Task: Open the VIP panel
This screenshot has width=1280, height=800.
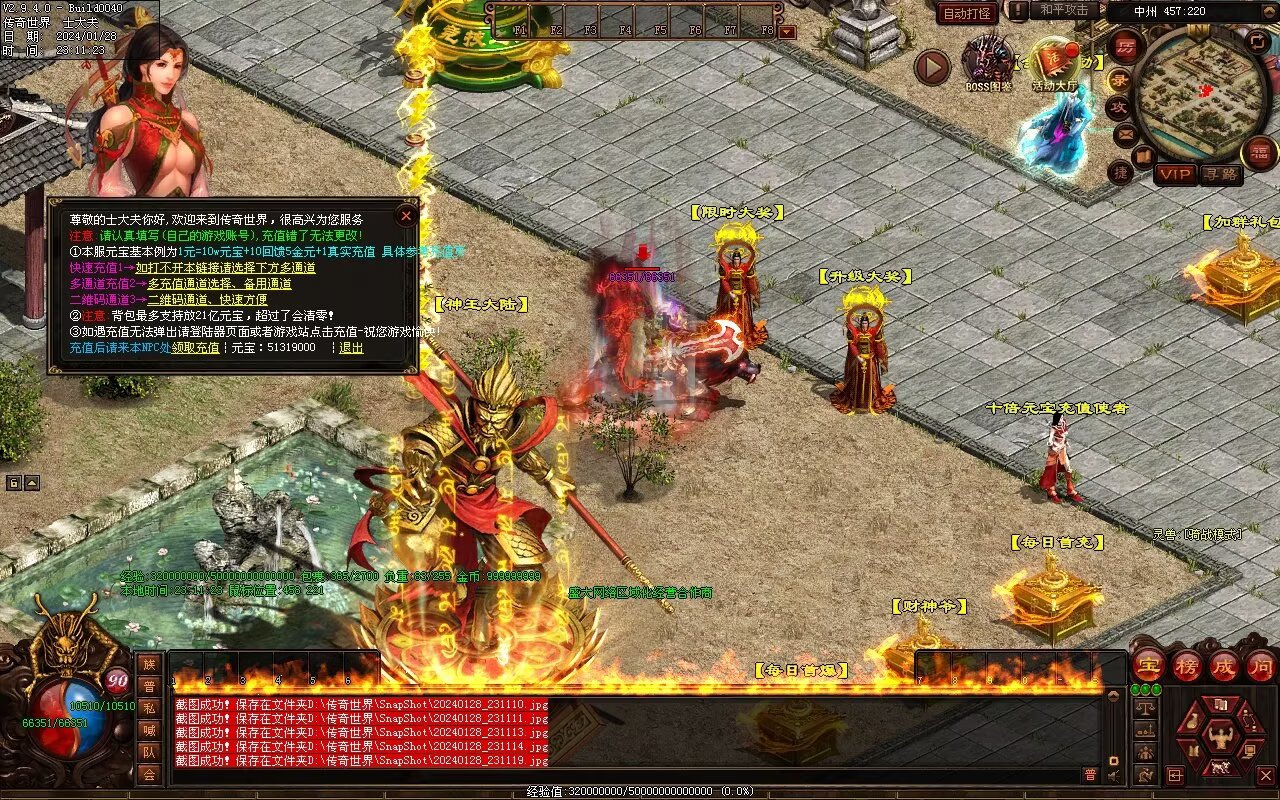Action: [x=1176, y=174]
